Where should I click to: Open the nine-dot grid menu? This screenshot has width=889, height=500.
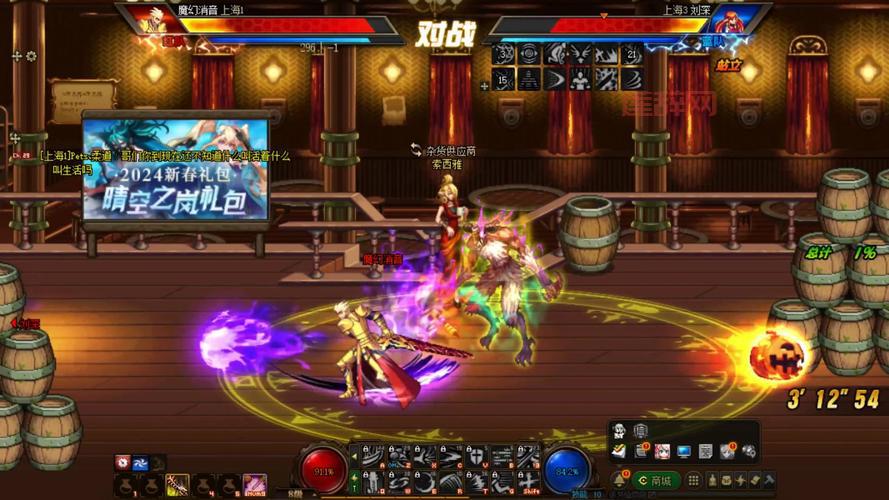point(695,480)
